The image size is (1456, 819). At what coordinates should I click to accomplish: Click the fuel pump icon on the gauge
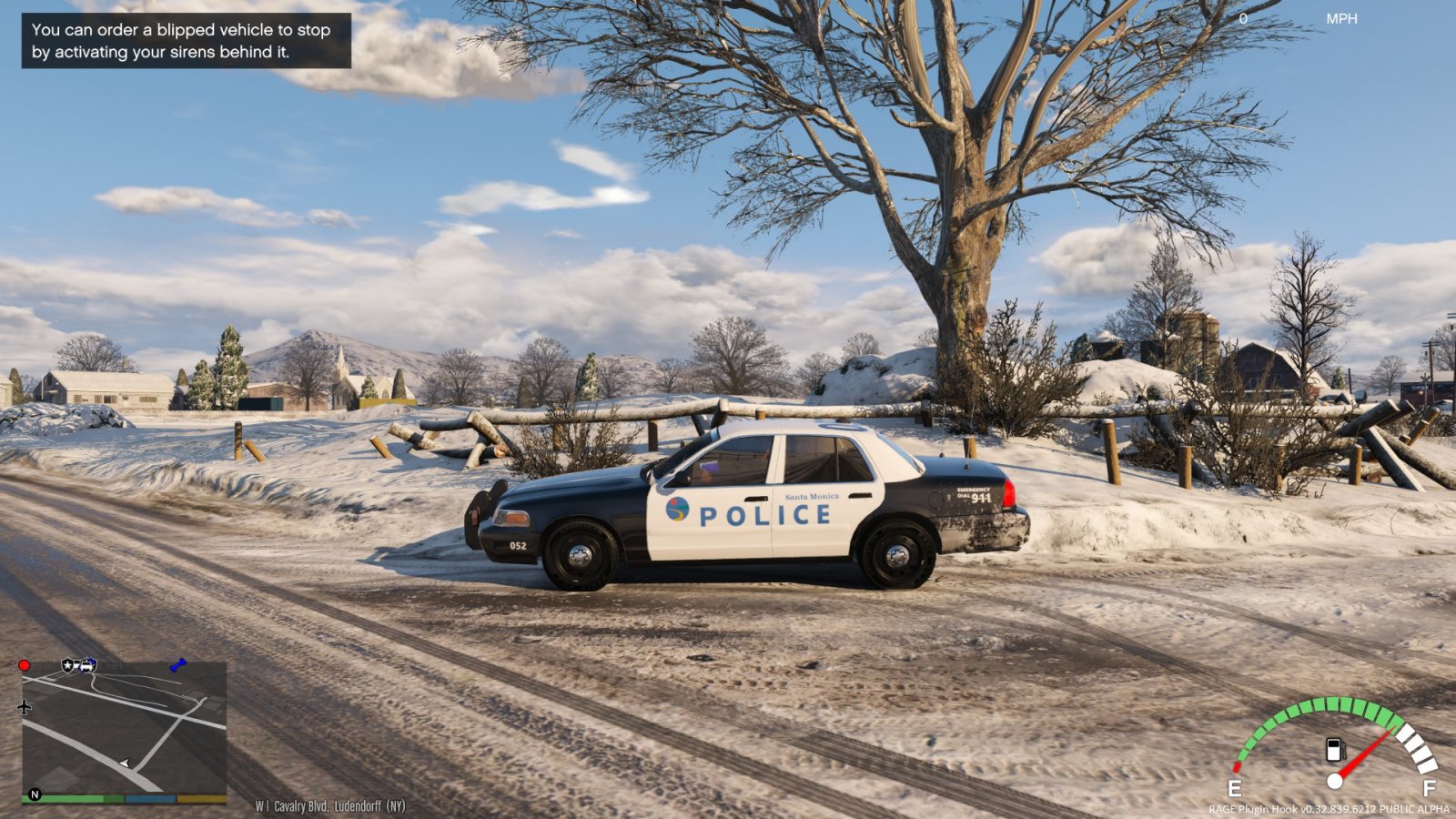click(x=1334, y=750)
